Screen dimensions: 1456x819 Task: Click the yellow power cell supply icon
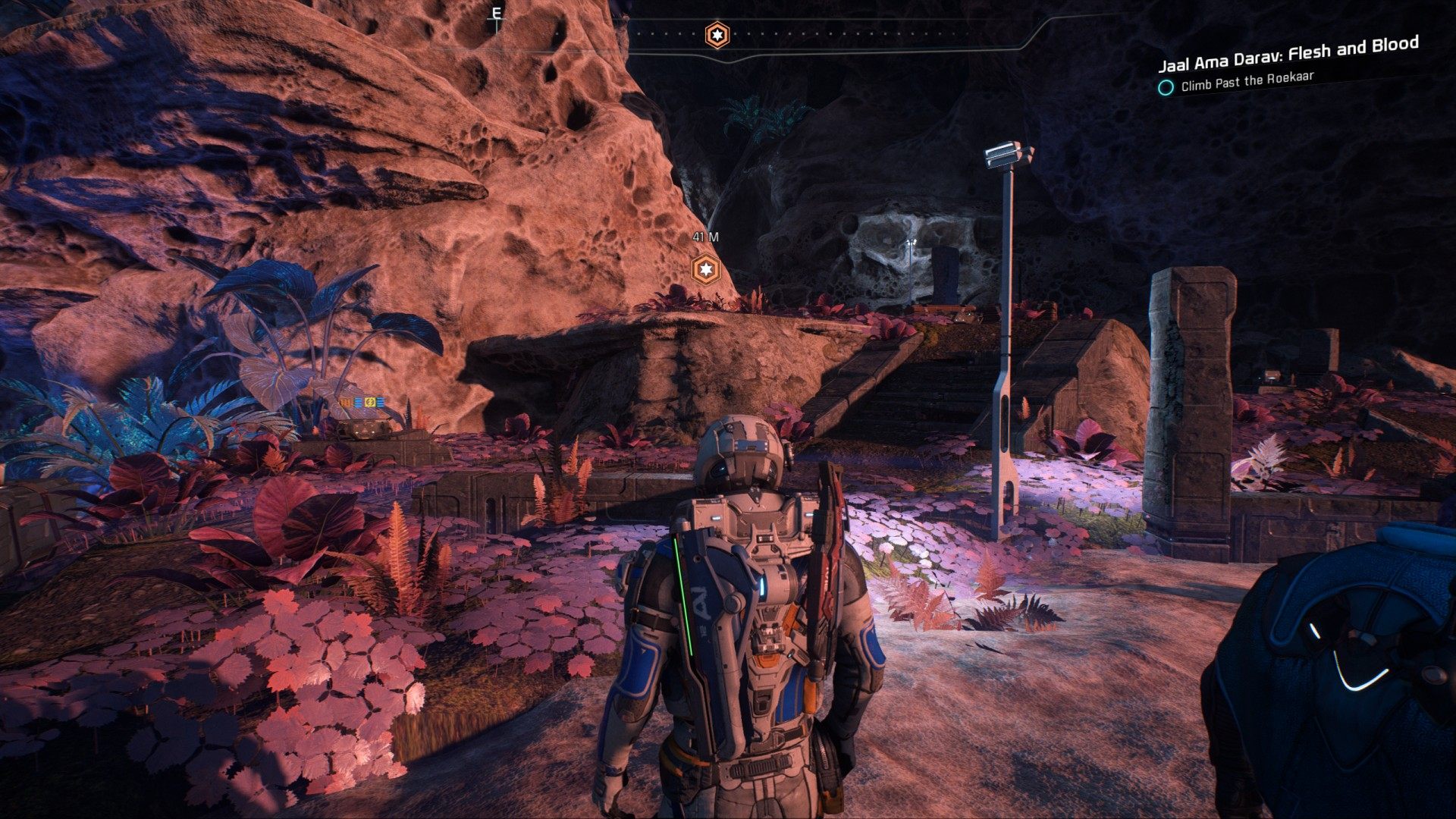tap(370, 402)
